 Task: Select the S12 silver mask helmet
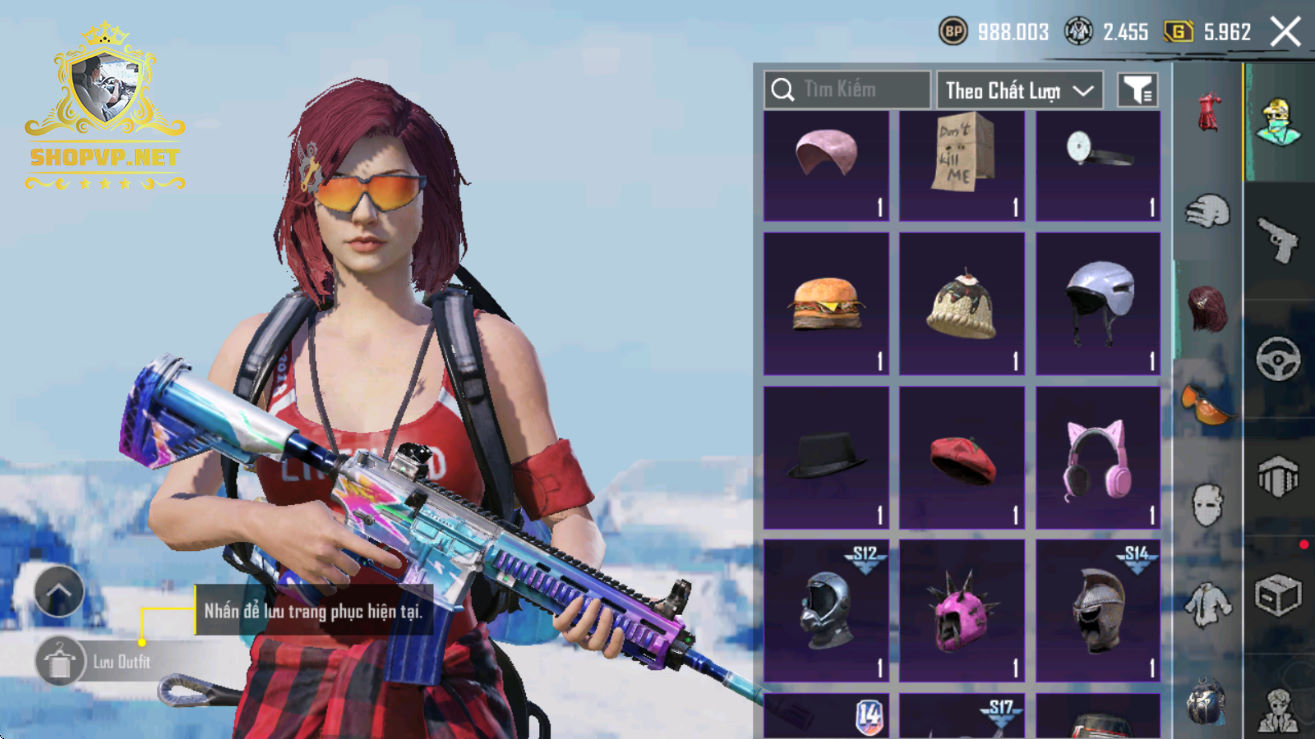tap(826, 610)
